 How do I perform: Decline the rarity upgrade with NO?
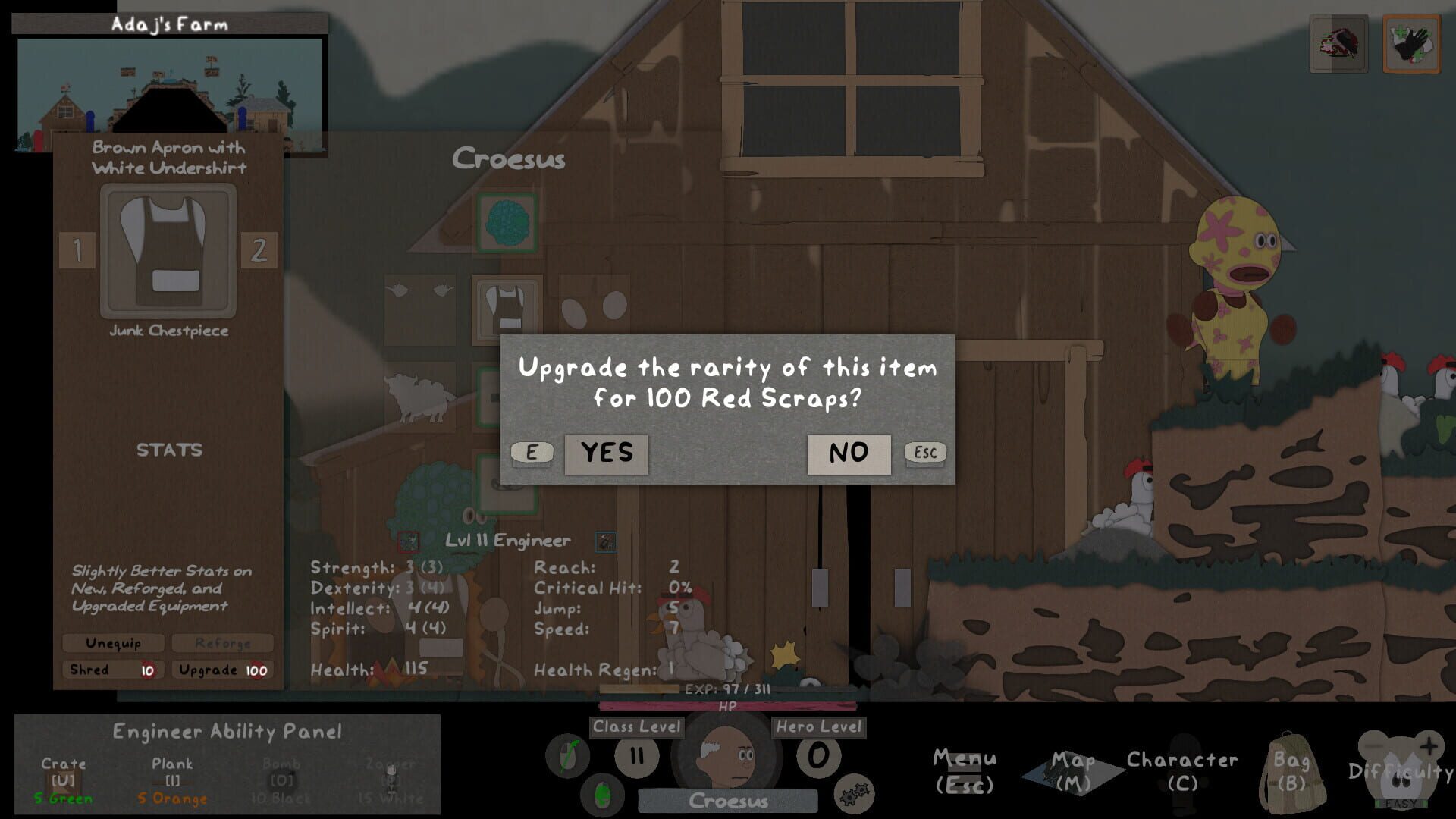click(849, 453)
